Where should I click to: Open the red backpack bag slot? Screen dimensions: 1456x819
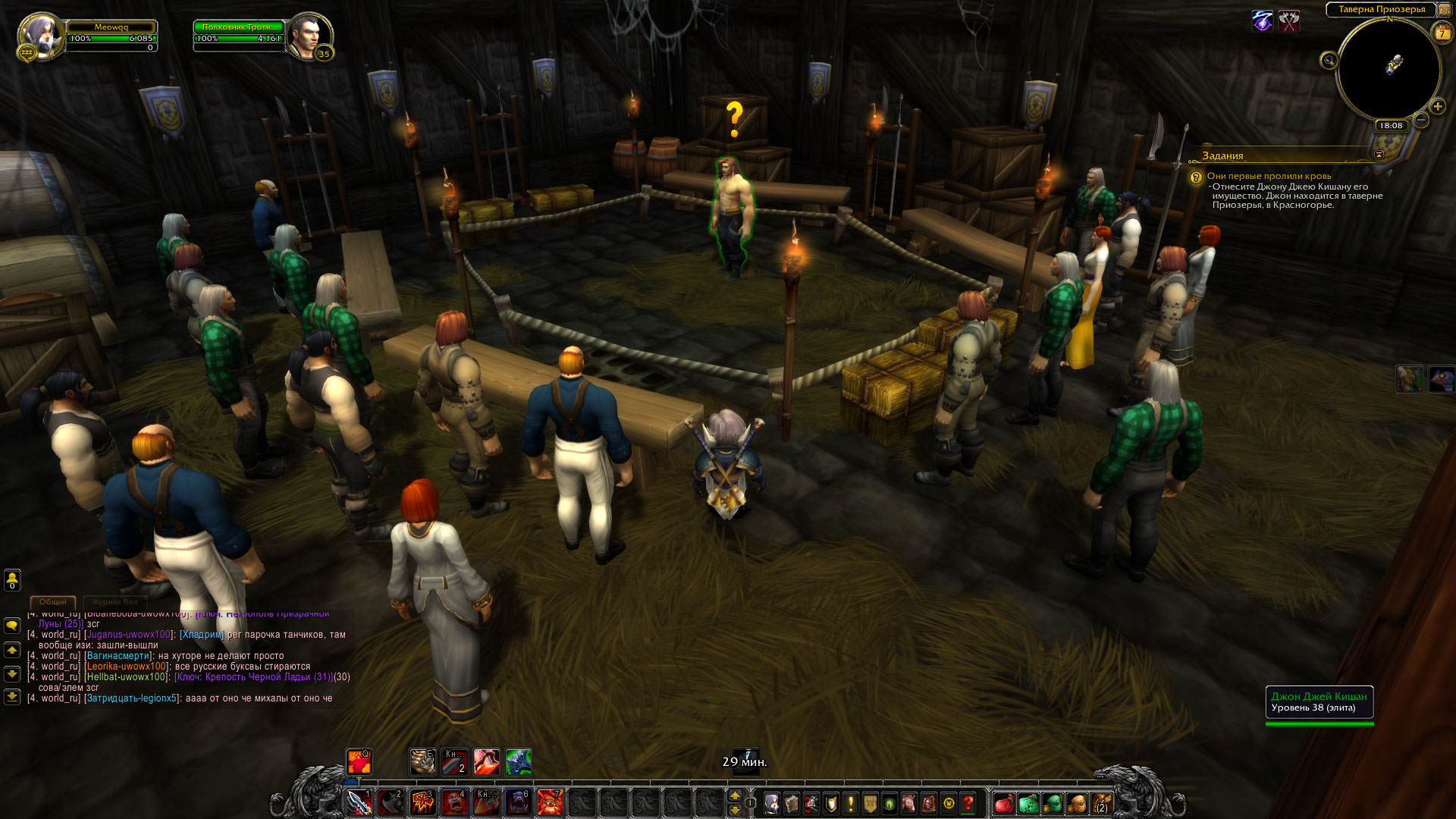pyautogui.click(x=1004, y=802)
